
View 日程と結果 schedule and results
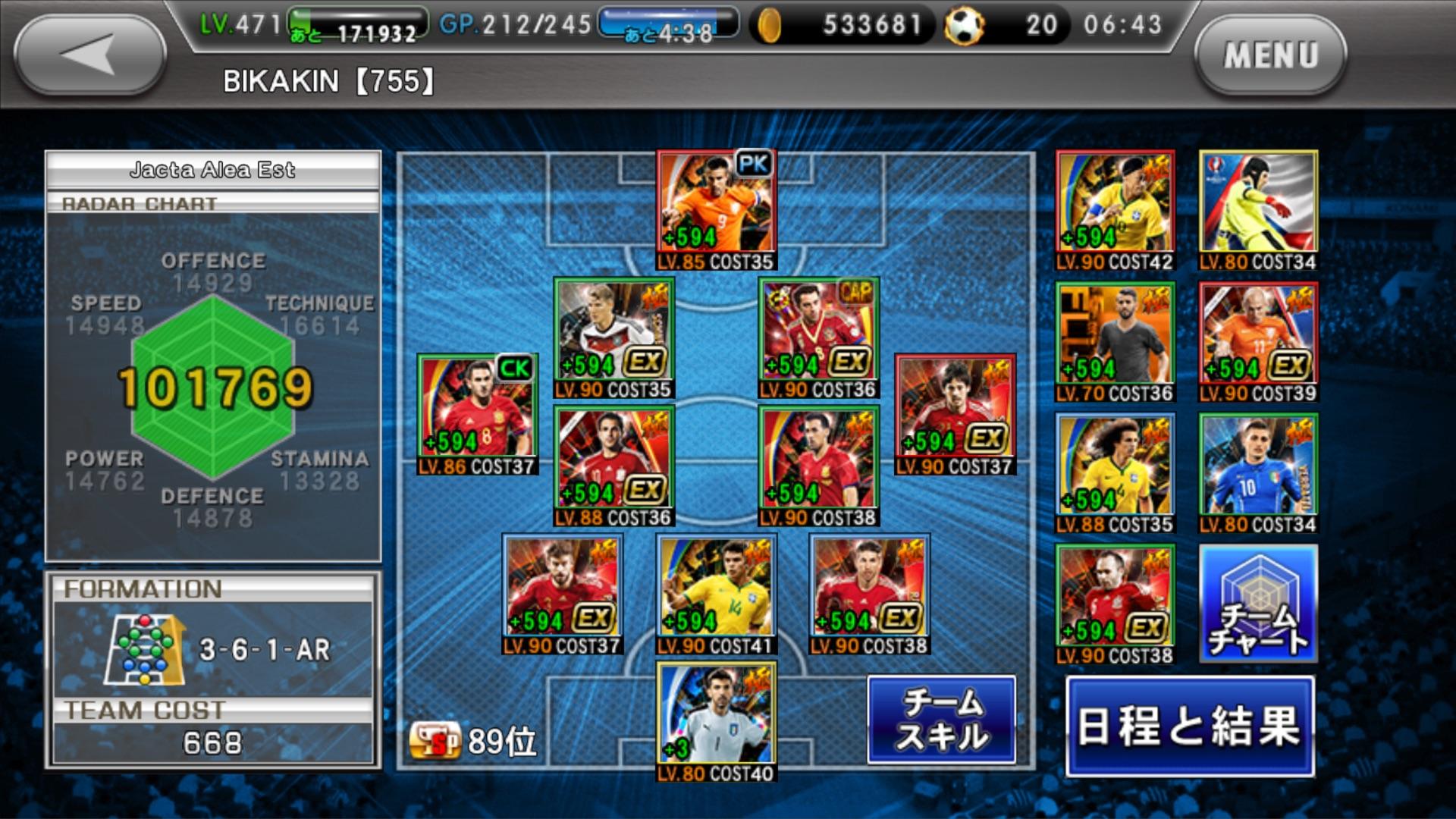click(1189, 726)
